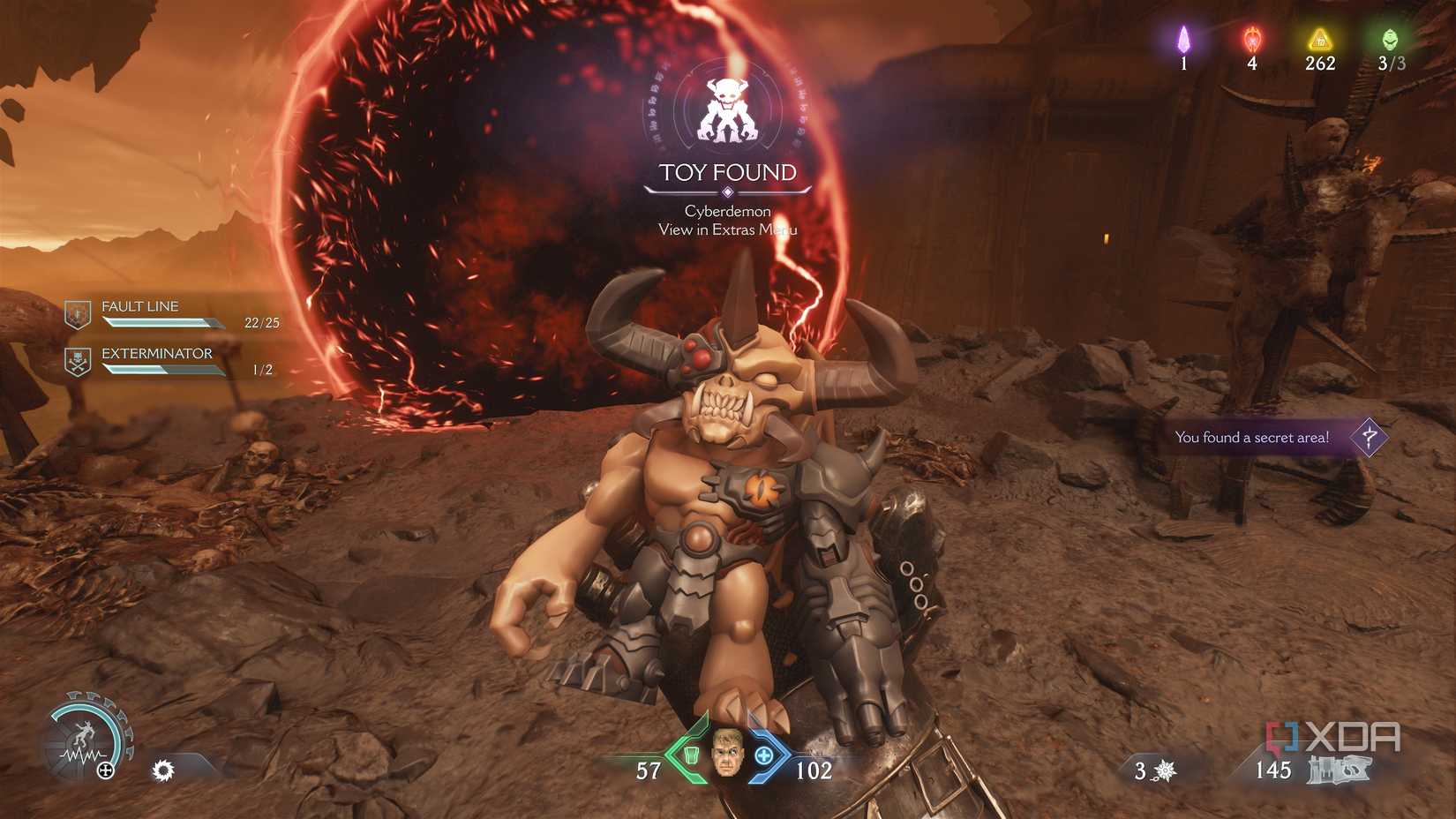Click the You found a secret area banner
Screen dimensions: 1456x819
(1253, 437)
